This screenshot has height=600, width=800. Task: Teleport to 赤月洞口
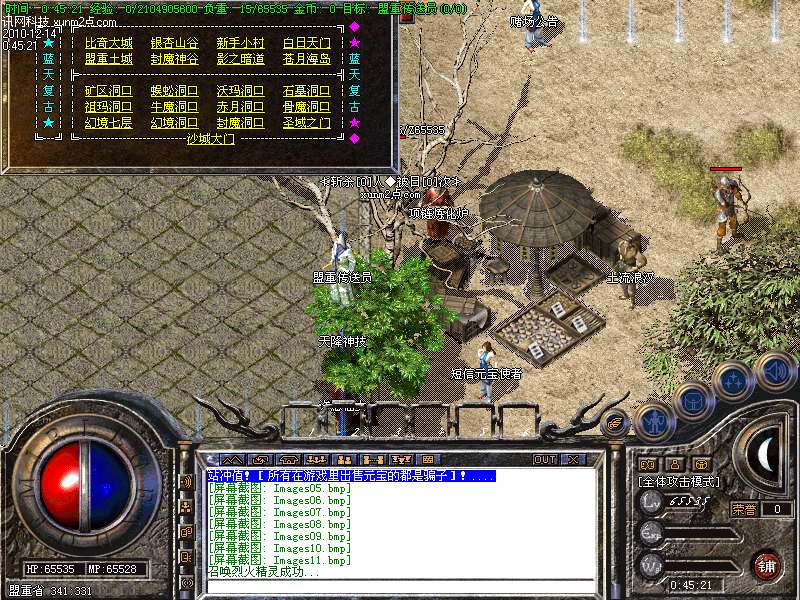click(x=241, y=107)
